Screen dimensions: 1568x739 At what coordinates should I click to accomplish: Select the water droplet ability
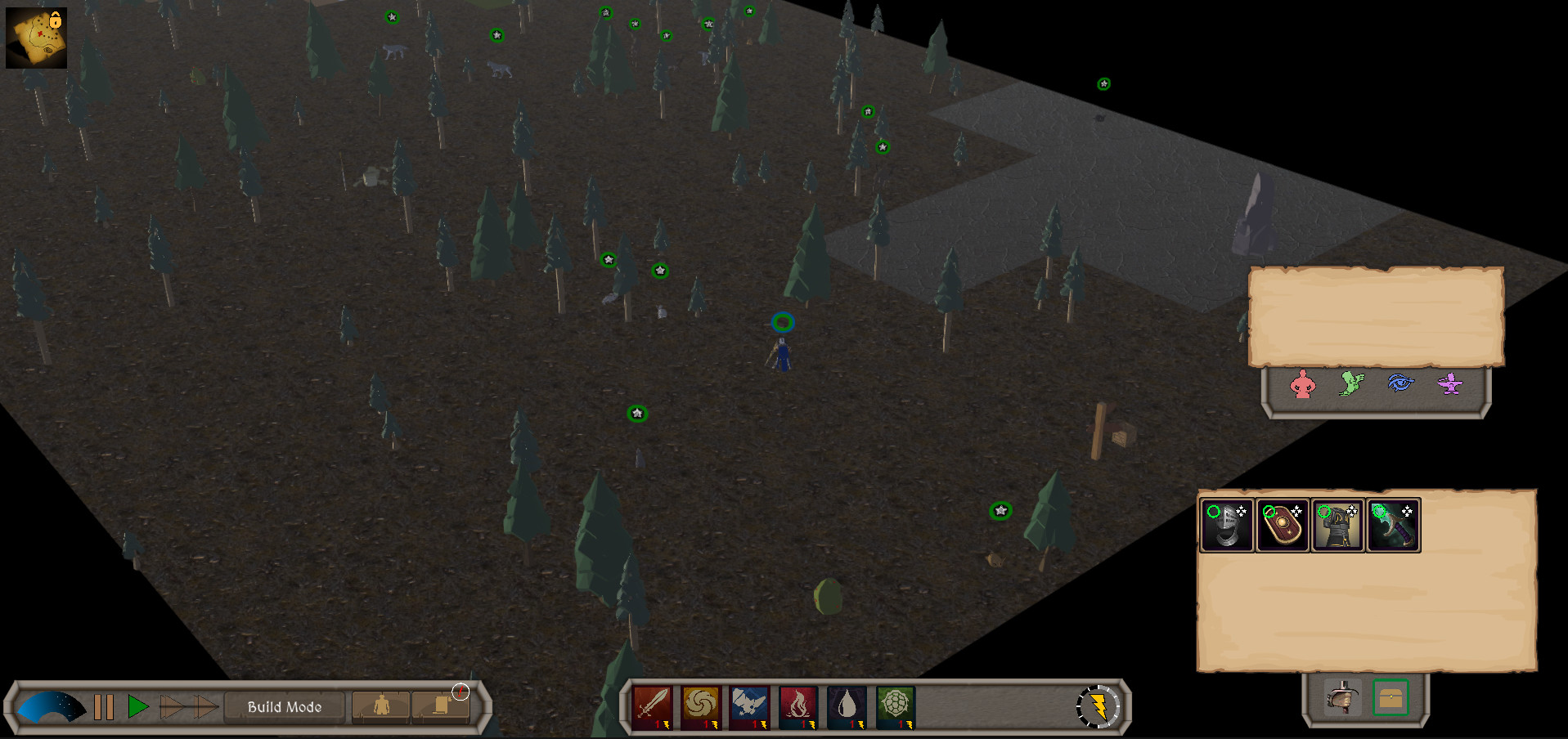pos(847,705)
